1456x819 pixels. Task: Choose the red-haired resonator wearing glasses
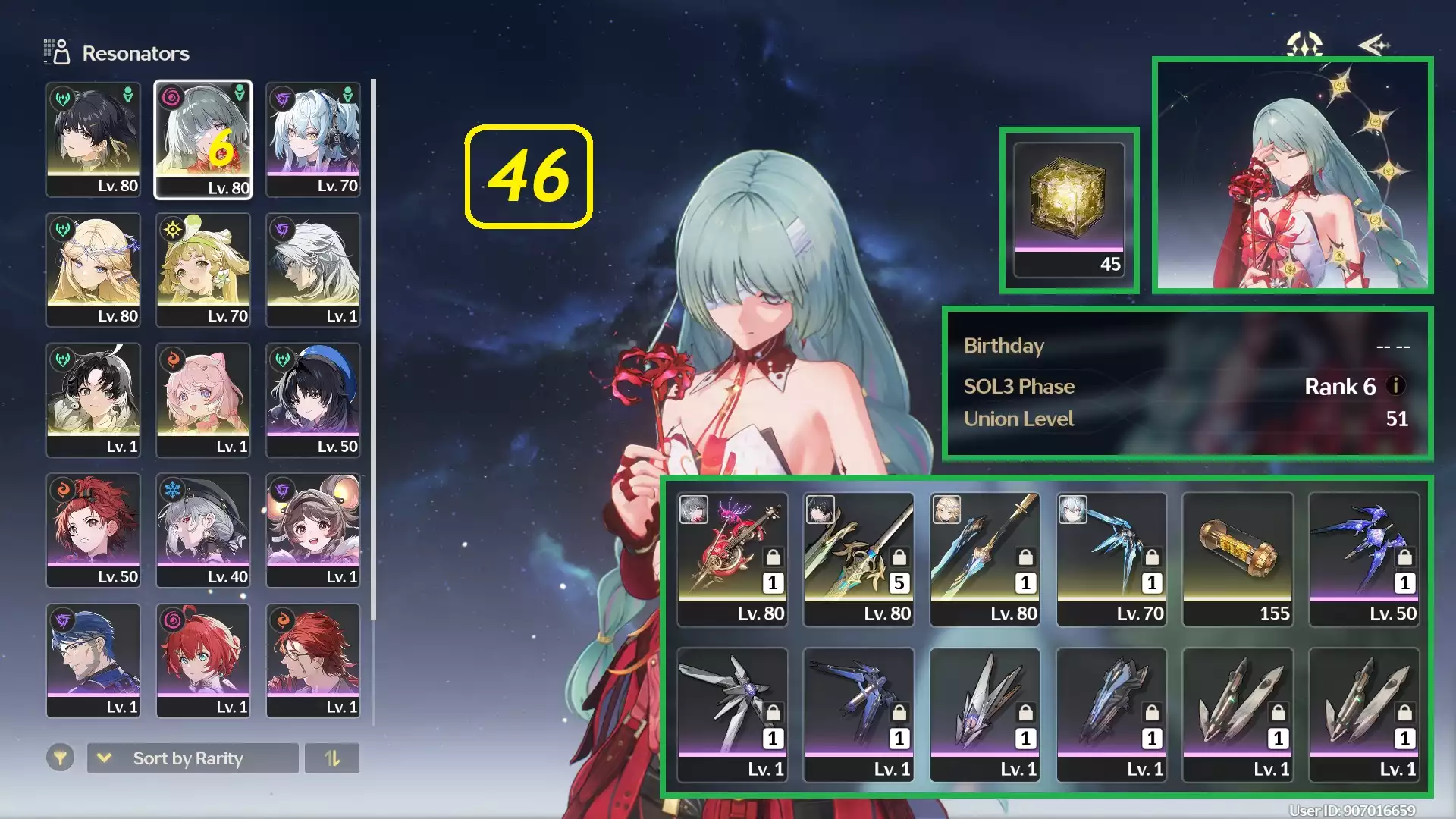tap(313, 661)
